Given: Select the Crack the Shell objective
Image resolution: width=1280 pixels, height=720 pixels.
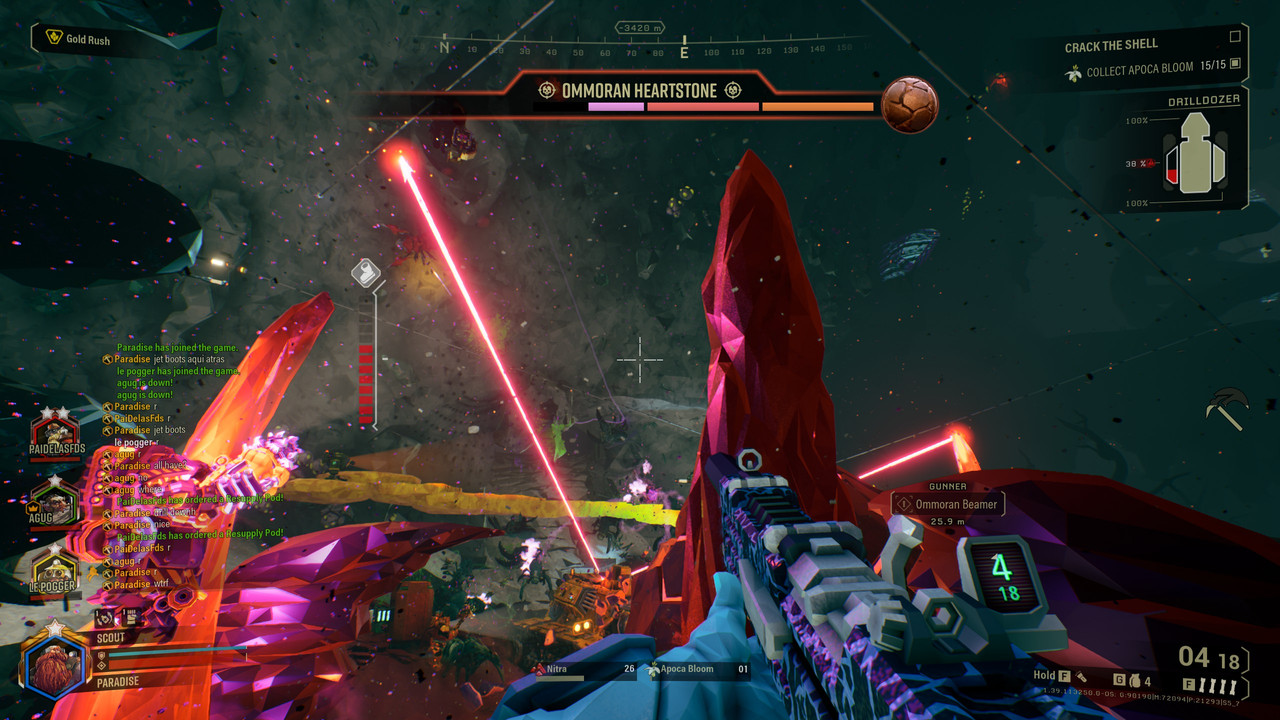Looking at the screenshot, I should tap(1111, 46).
